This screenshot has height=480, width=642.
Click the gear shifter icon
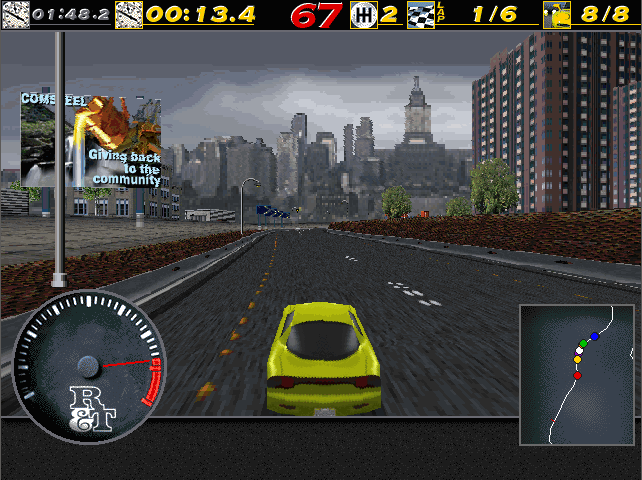click(x=364, y=14)
